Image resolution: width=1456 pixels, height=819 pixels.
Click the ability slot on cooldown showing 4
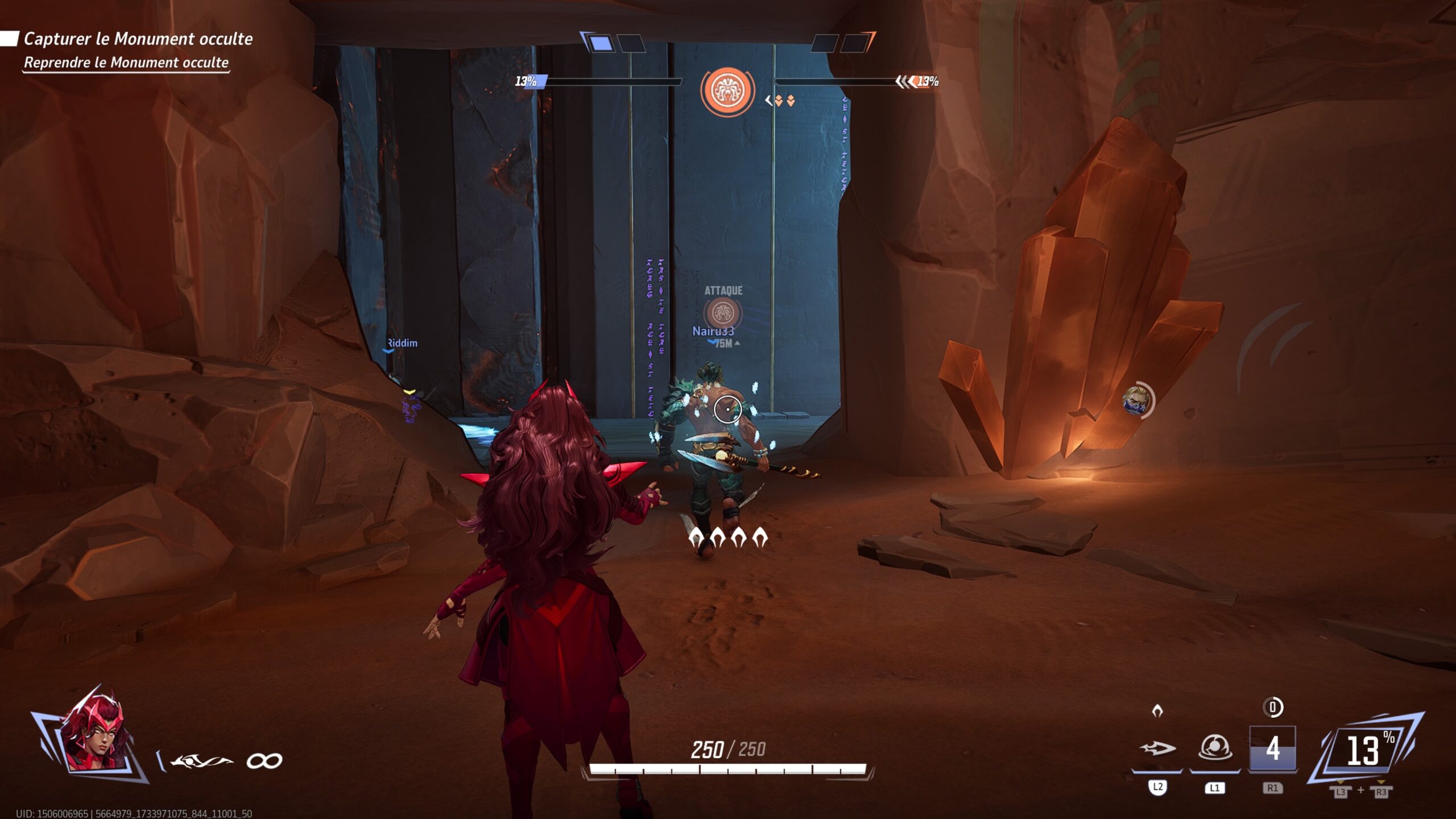(1272, 748)
